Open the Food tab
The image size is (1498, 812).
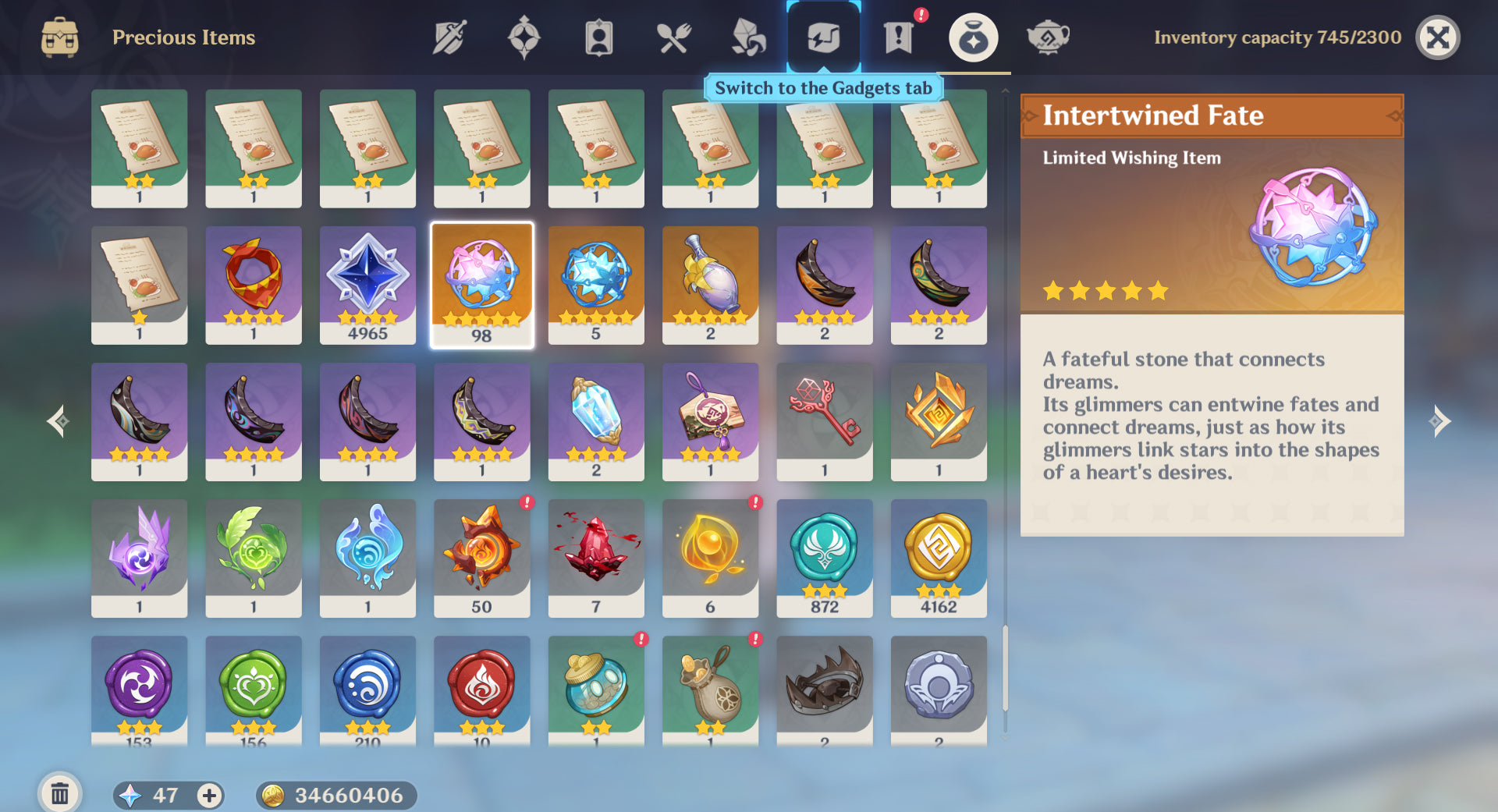coord(673,37)
